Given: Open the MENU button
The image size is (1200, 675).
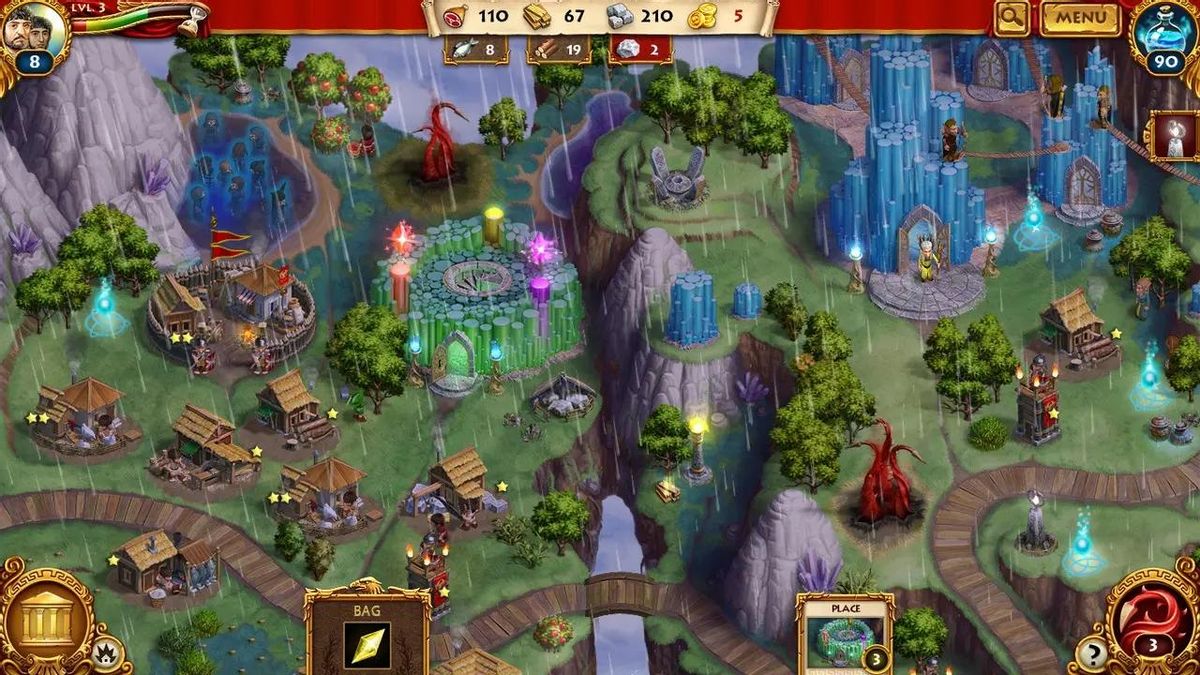Looking at the screenshot, I should coord(1081,17).
